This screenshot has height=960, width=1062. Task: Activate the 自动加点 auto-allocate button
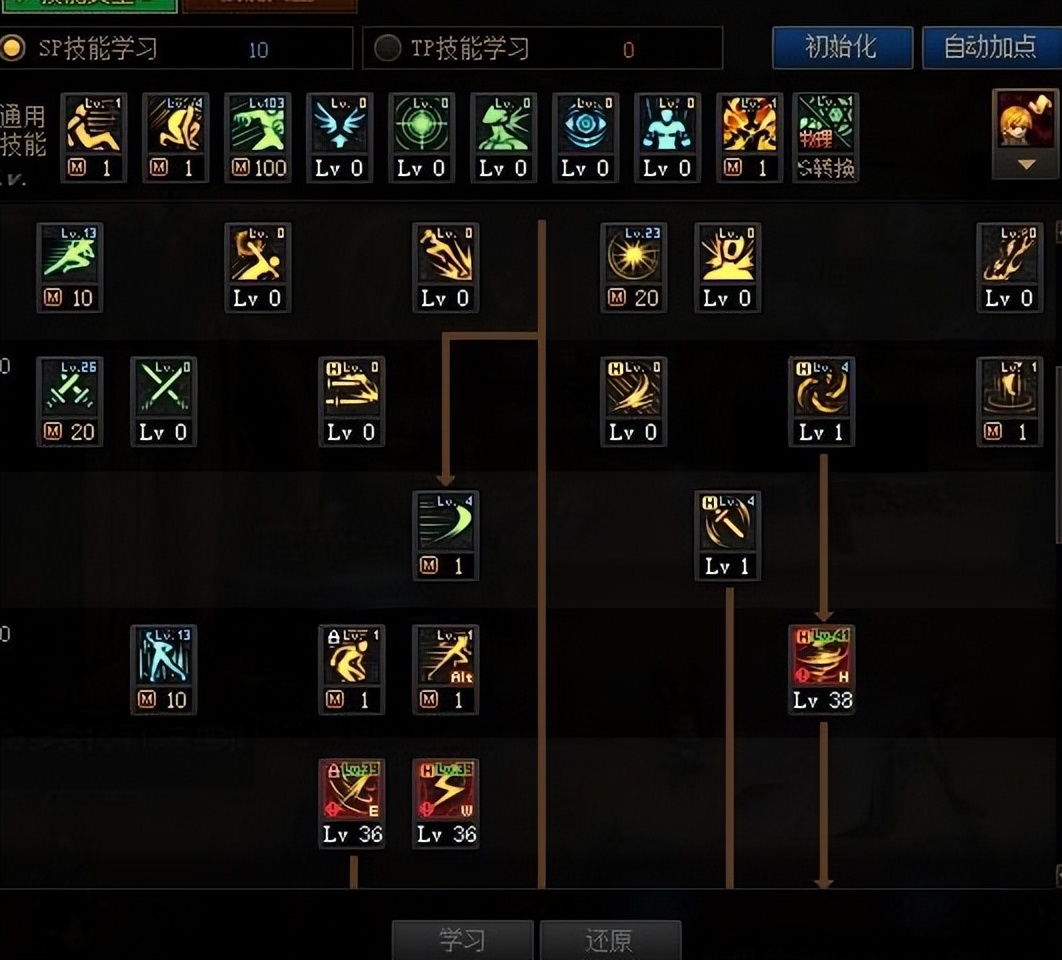point(991,47)
